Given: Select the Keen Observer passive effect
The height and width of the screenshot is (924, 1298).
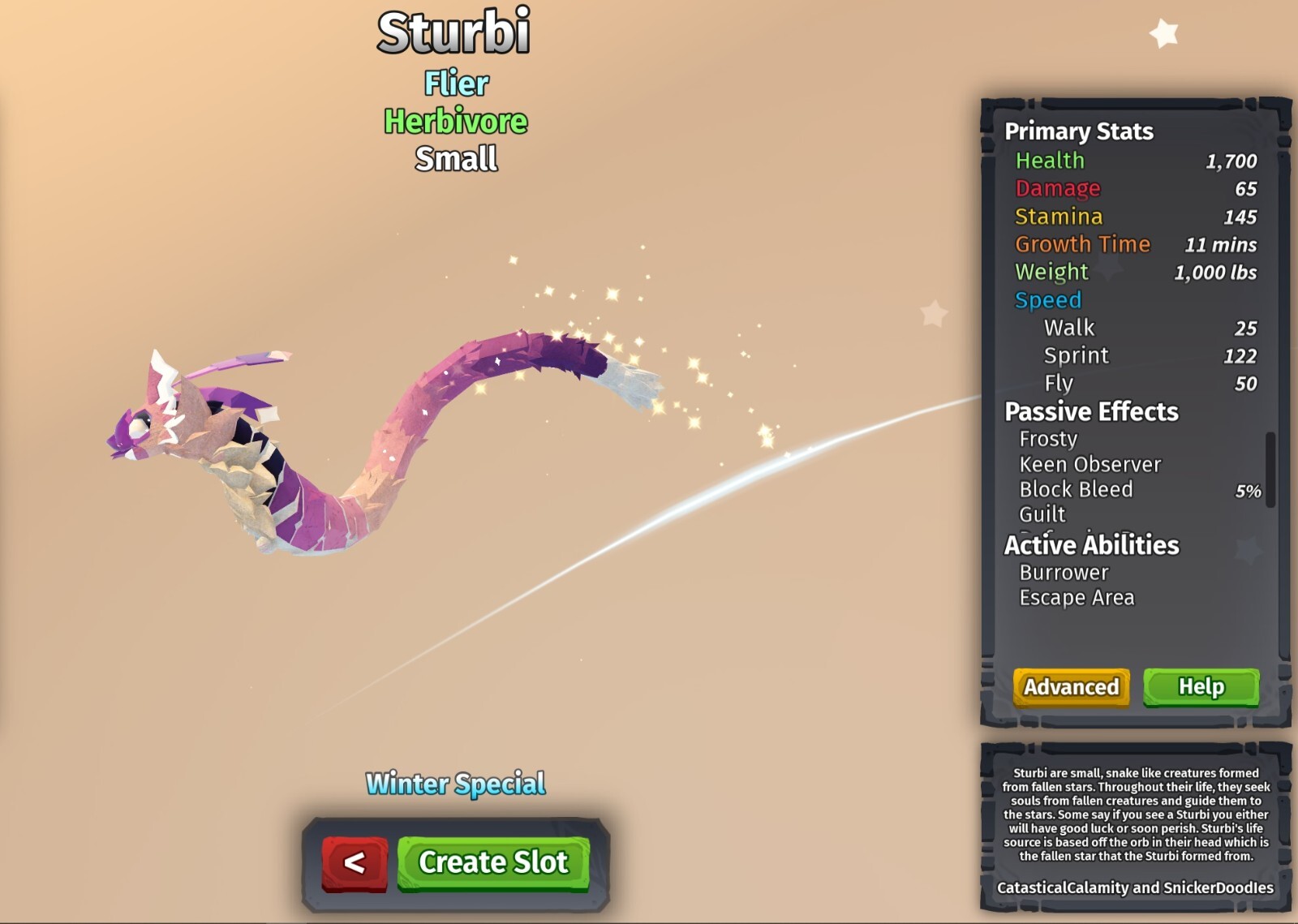Looking at the screenshot, I should tap(1090, 463).
